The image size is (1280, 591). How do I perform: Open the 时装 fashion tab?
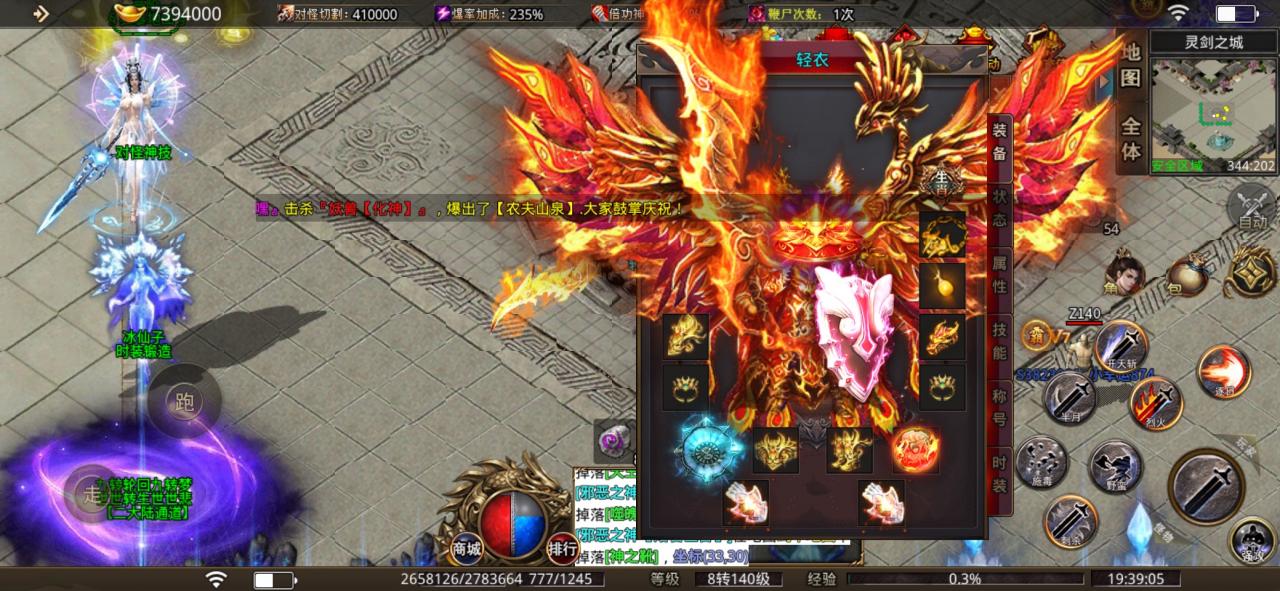point(999,473)
